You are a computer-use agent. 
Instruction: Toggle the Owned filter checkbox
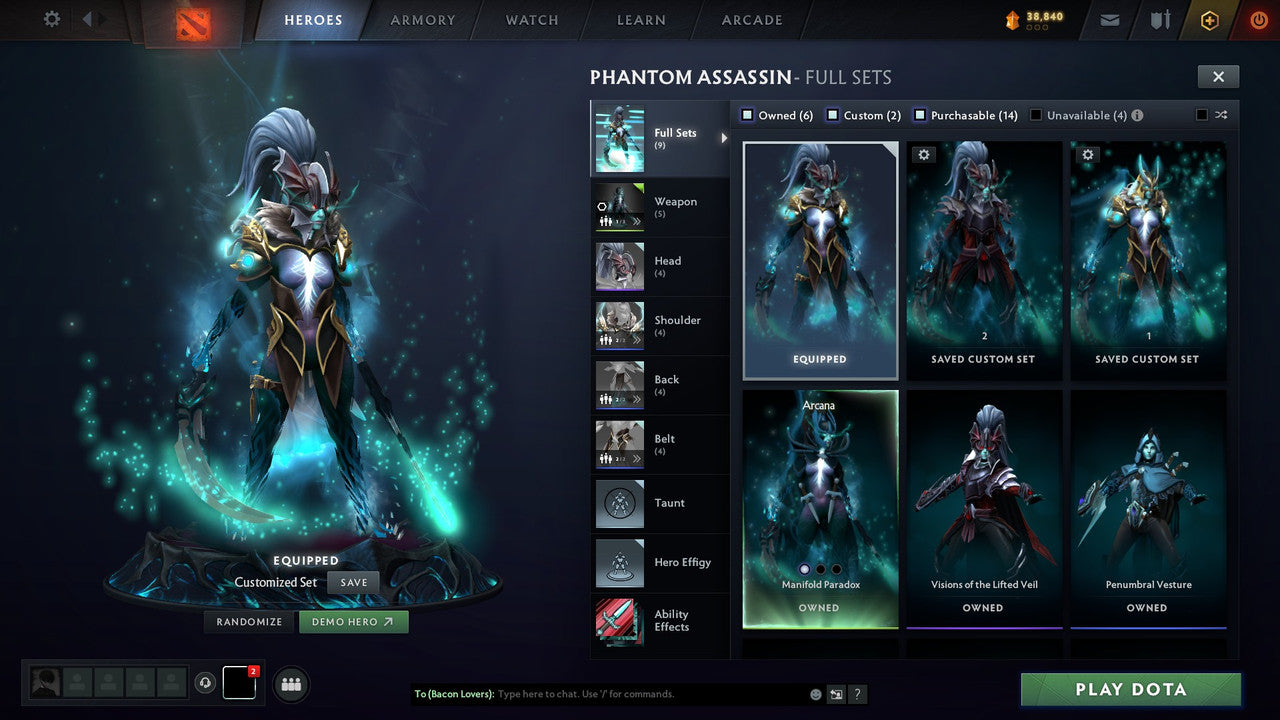tap(746, 114)
